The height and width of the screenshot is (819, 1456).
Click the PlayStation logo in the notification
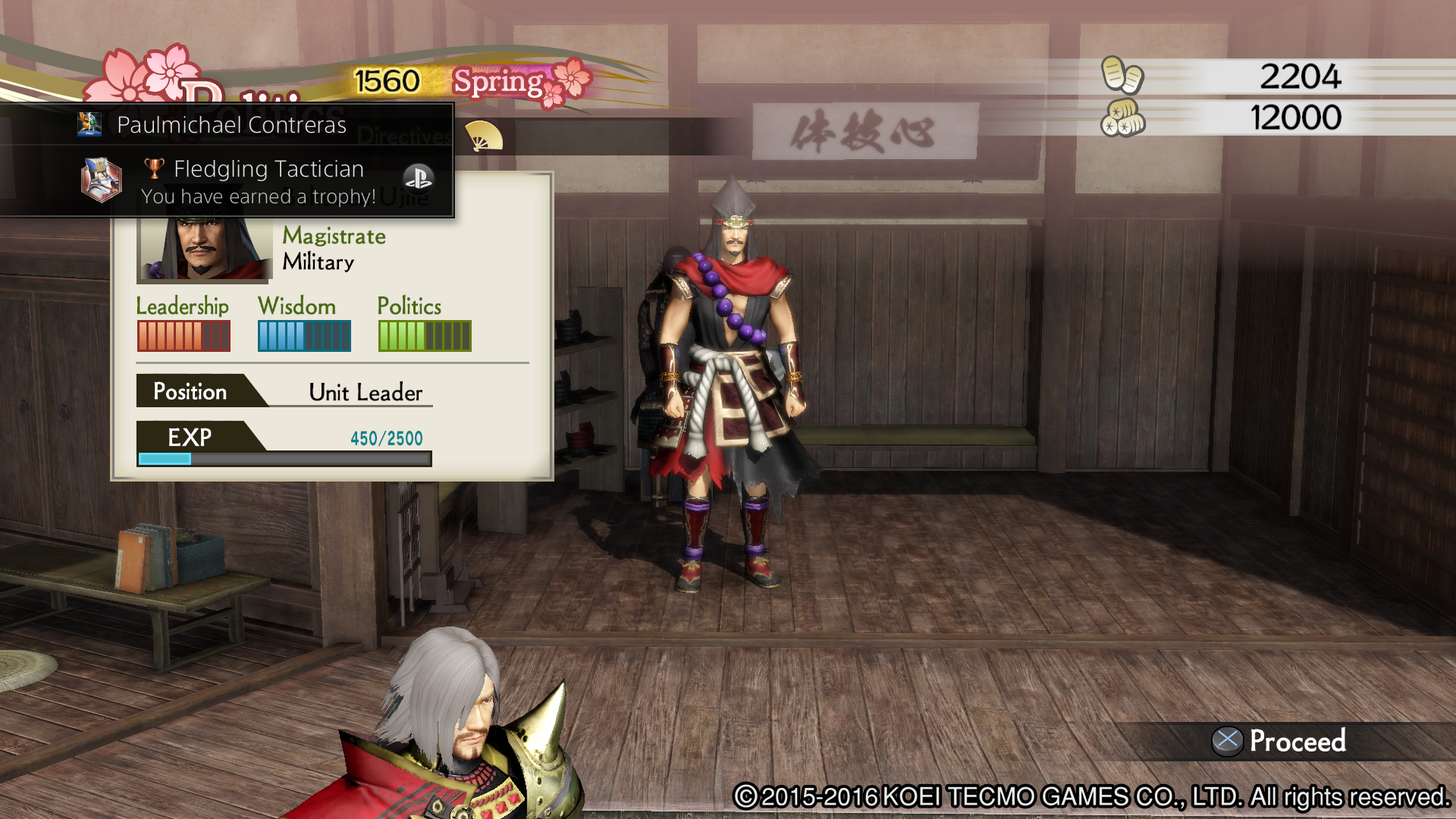(x=419, y=178)
